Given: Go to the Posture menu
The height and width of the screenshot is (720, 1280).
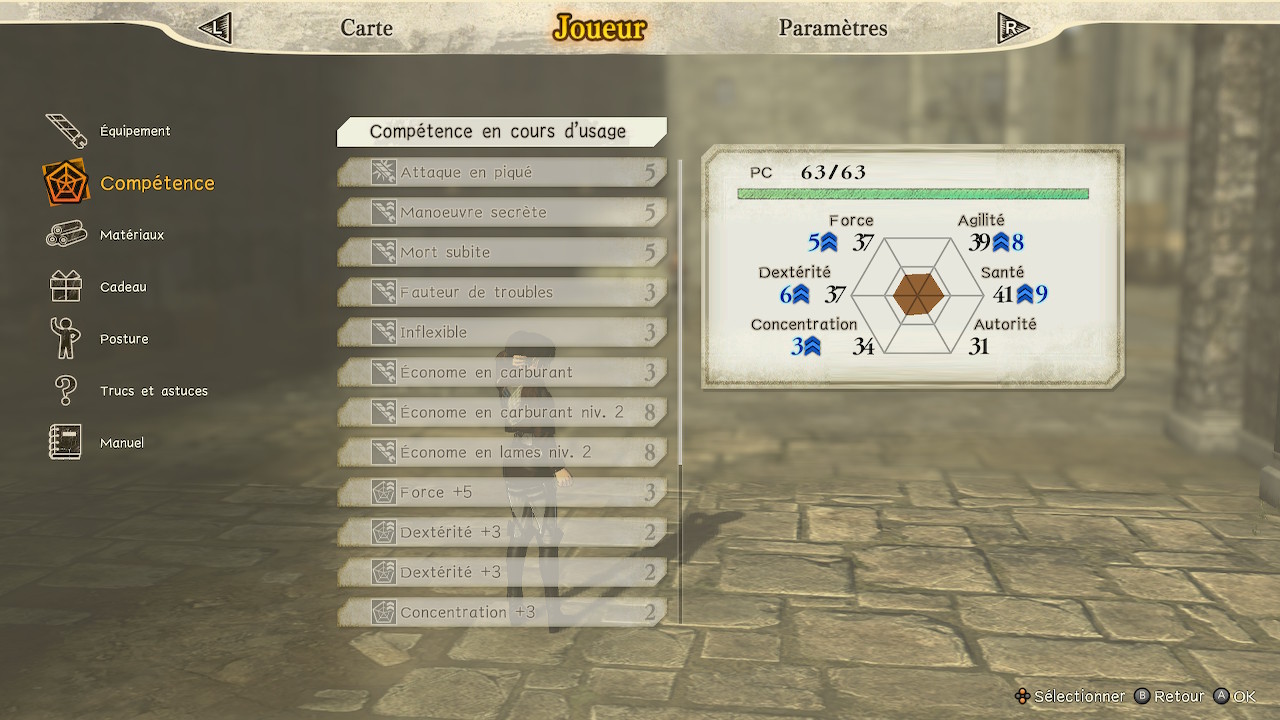Looking at the screenshot, I should 124,339.
